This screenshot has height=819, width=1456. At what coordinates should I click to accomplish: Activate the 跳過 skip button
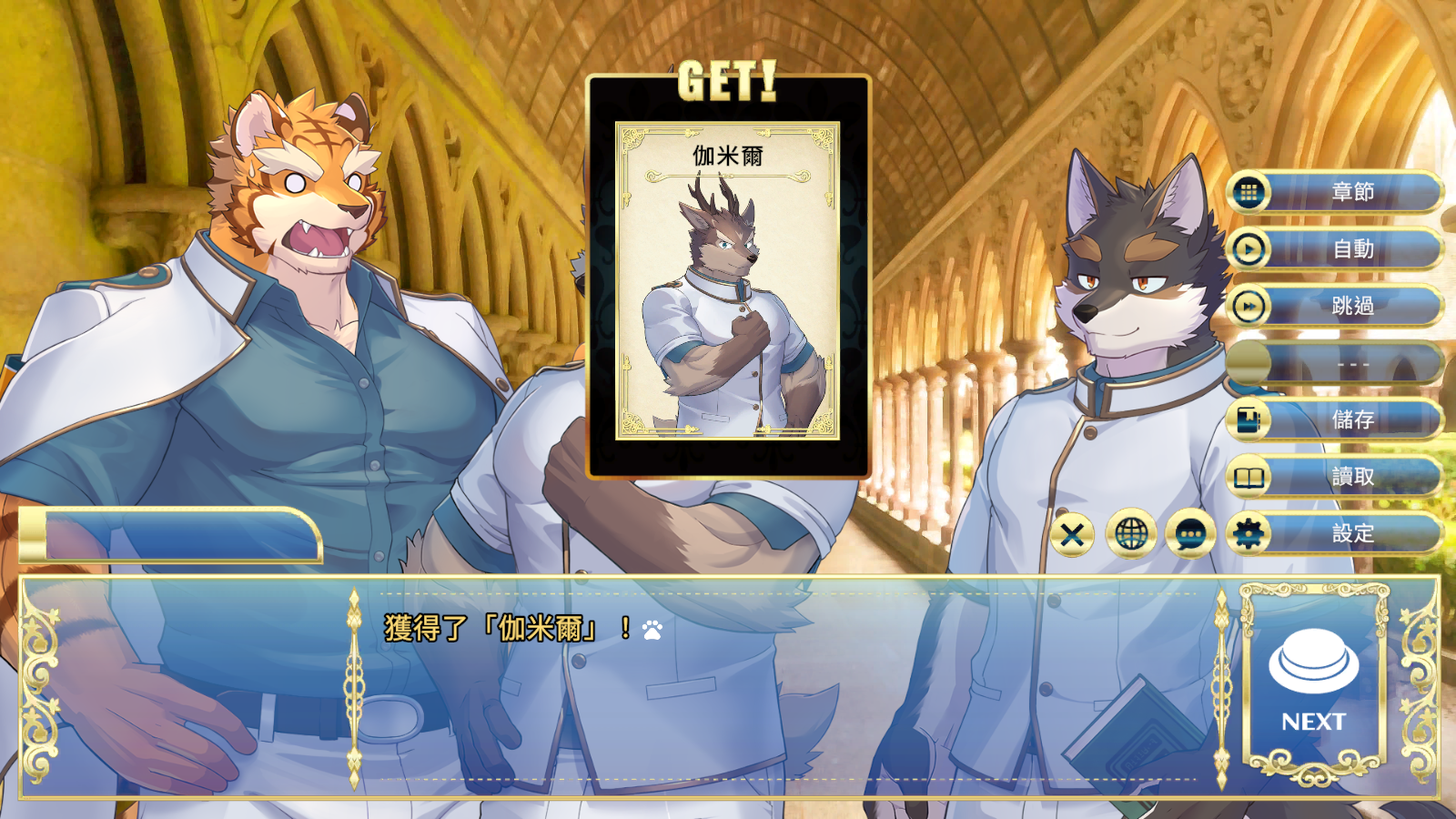(x=1335, y=307)
